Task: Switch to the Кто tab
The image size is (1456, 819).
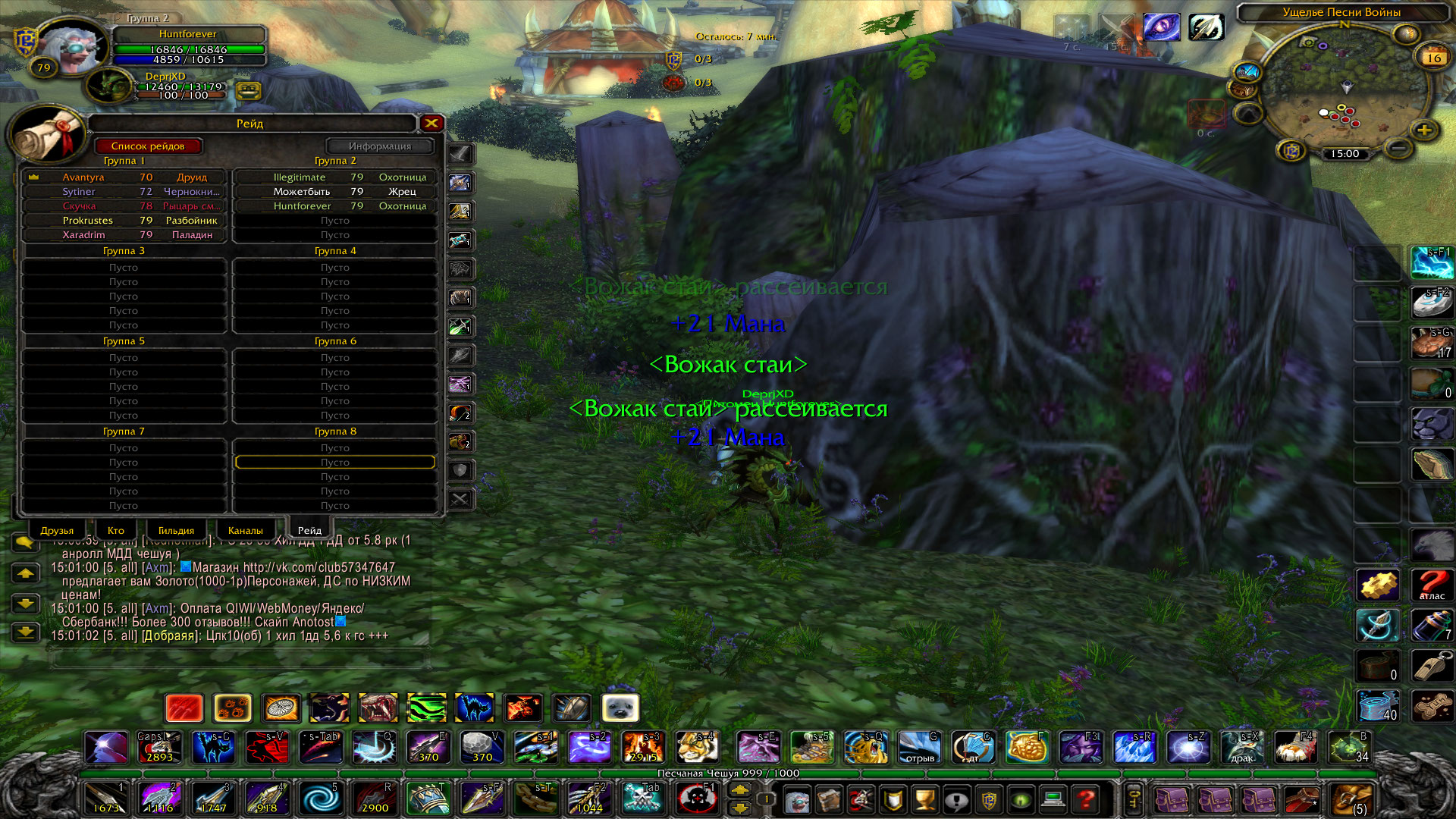Action: point(115,530)
